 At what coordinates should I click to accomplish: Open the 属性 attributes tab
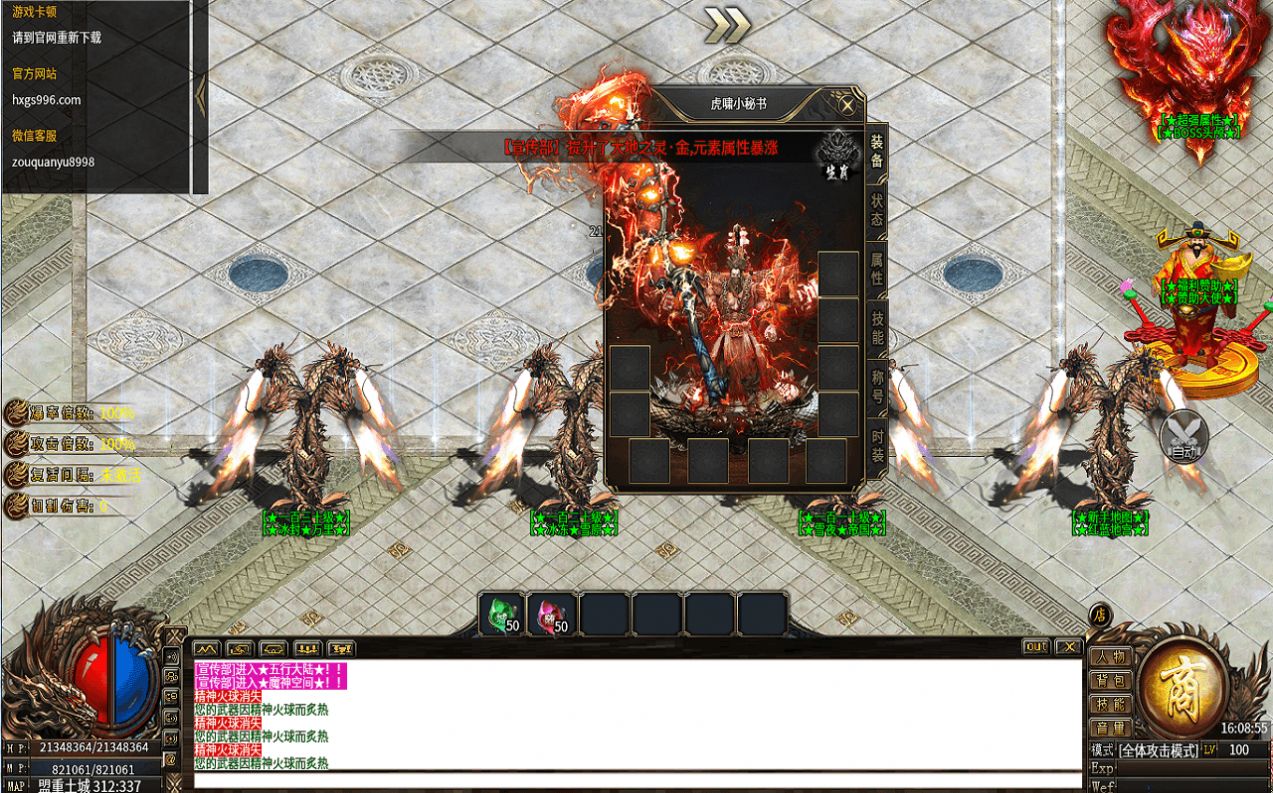click(876, 268)
